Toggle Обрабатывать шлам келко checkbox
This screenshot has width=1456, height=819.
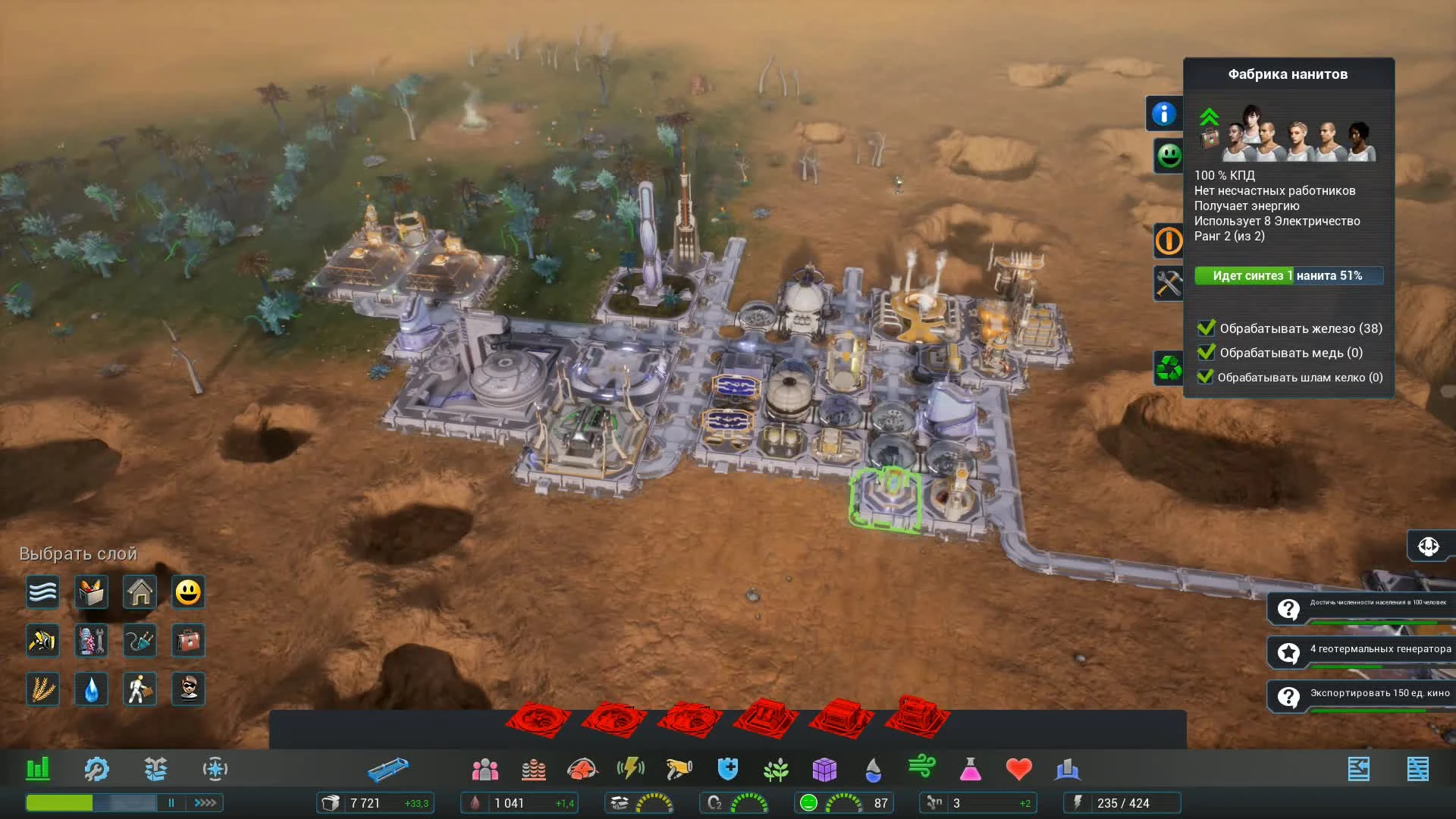coord(1207,377)
